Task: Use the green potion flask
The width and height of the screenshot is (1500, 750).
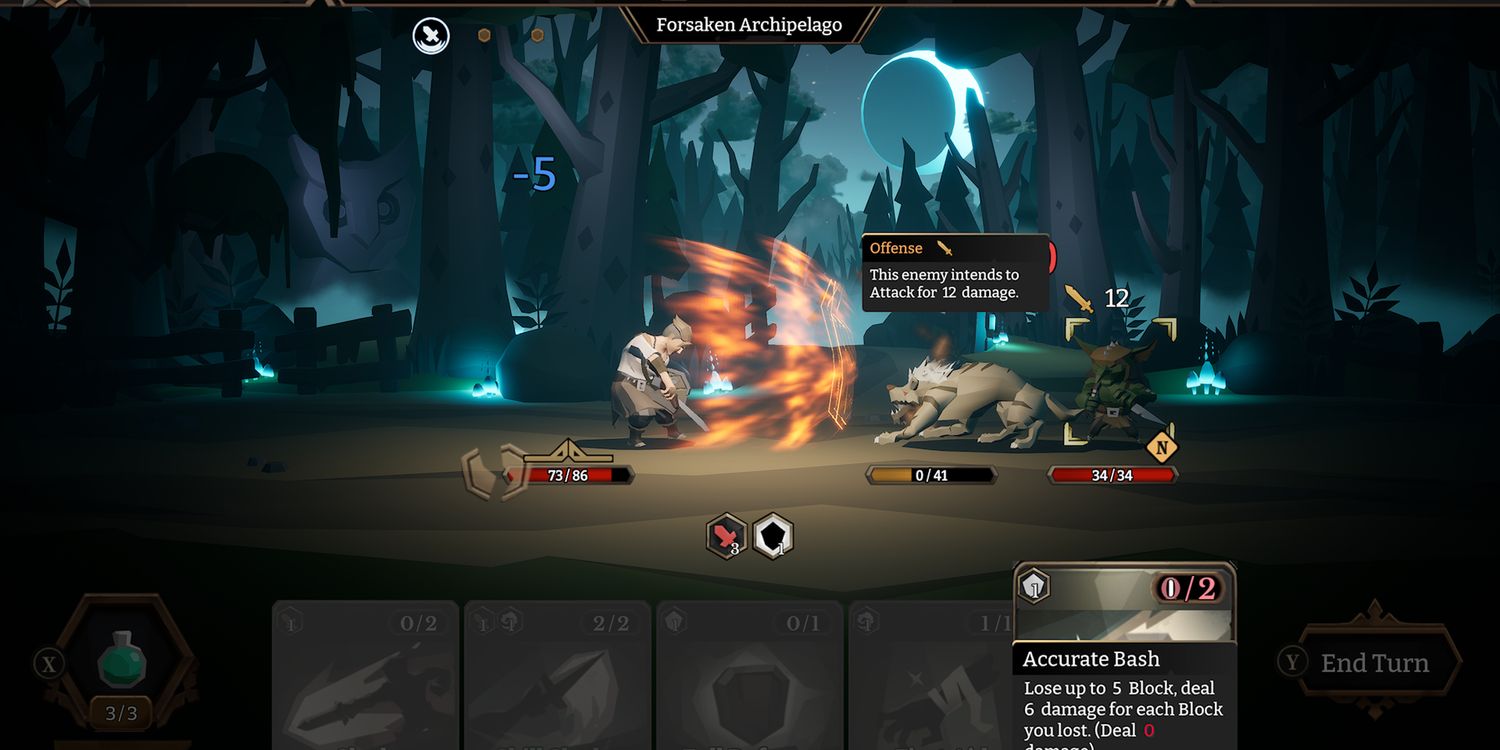Action: tap(122, 660)
